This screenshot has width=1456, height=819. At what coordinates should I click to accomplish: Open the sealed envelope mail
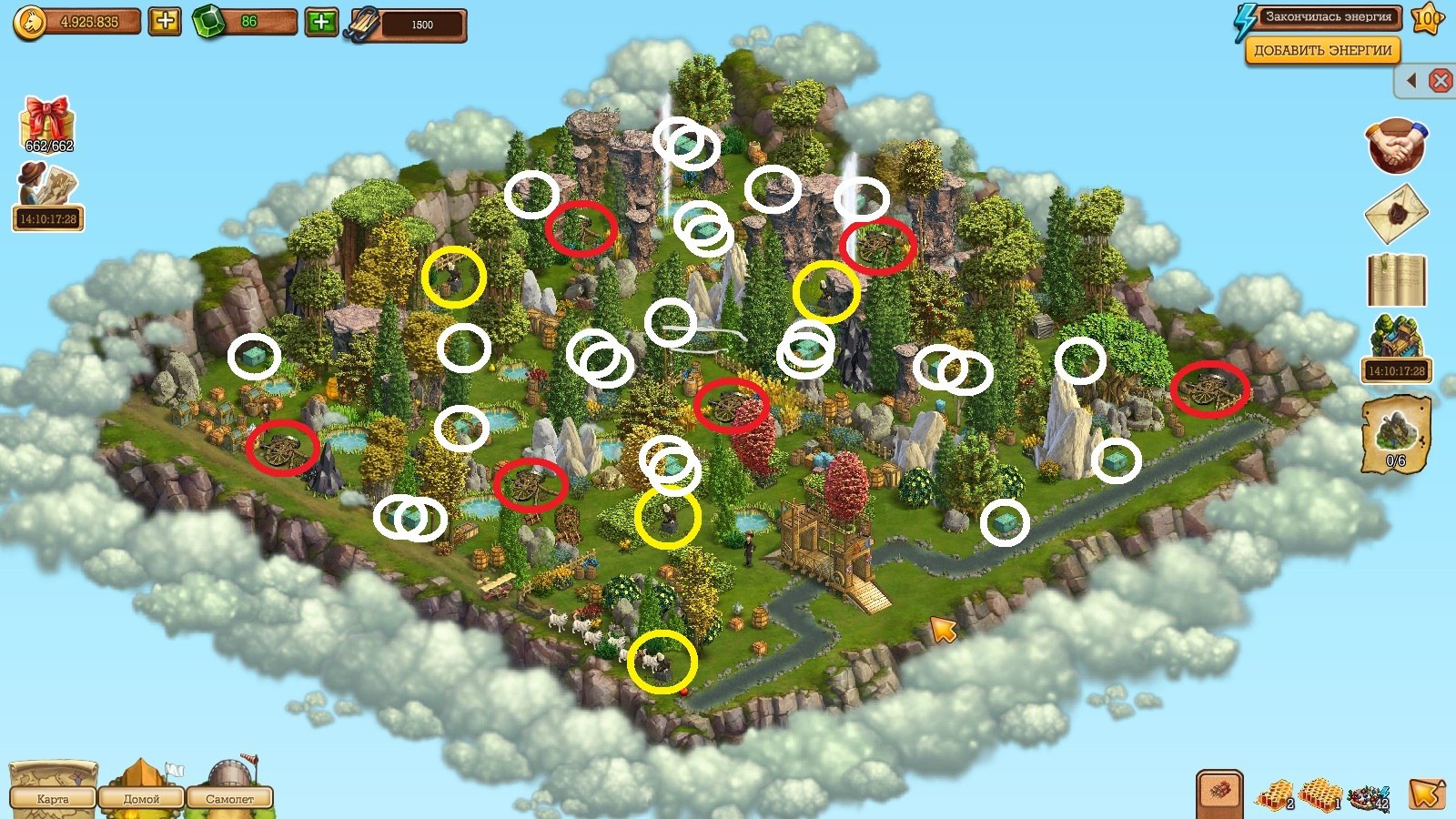click(x=1397, y=214)
